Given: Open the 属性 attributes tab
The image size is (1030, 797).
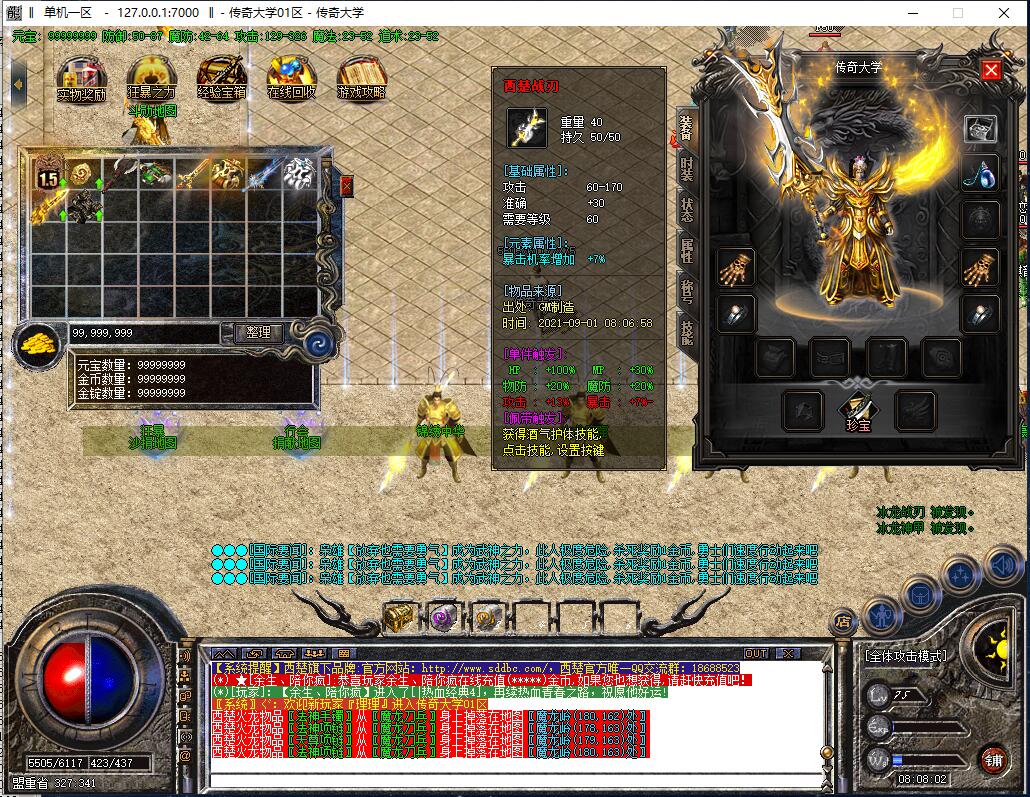Looking at the screenshot, I should pyautogui.click(x=687, y=250).
